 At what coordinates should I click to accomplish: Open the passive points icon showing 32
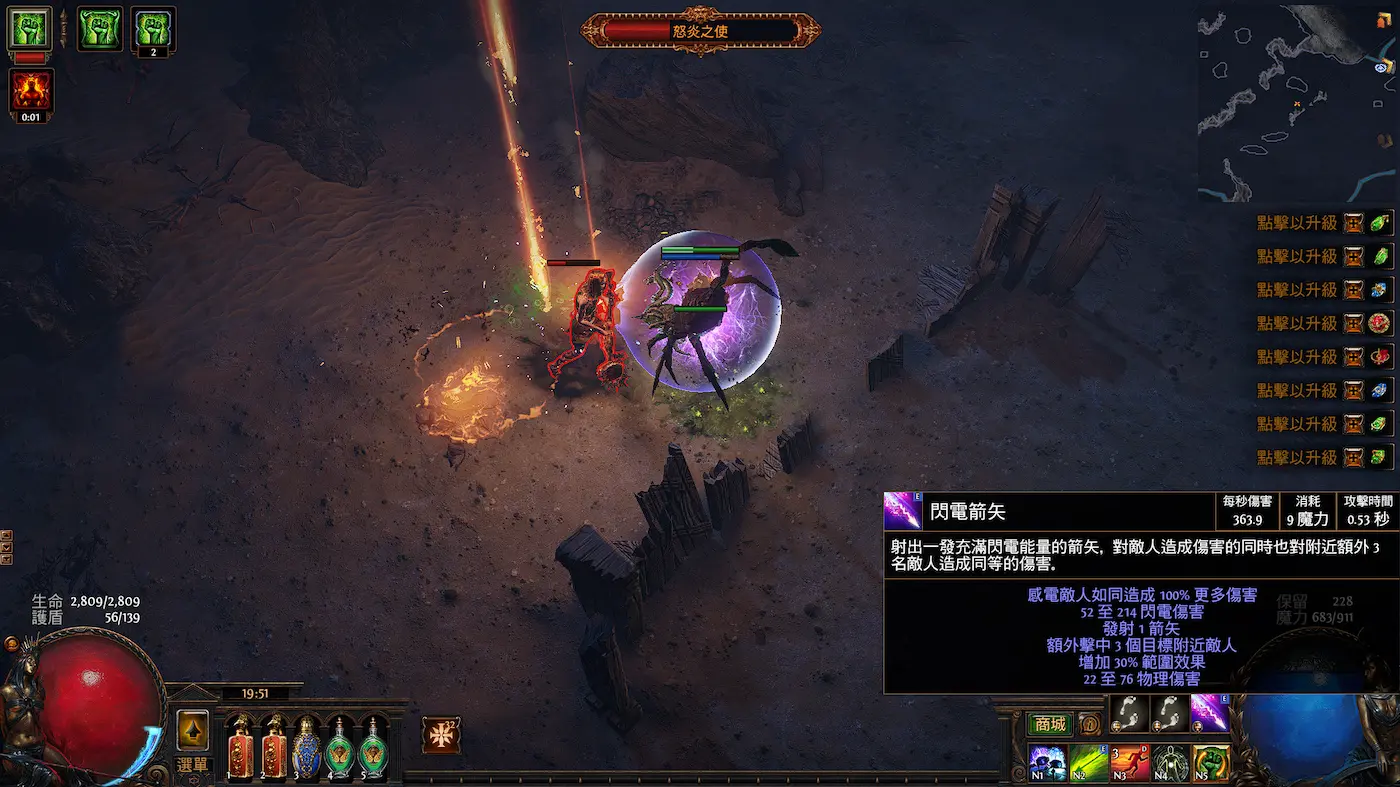click(x=441, y=735)
